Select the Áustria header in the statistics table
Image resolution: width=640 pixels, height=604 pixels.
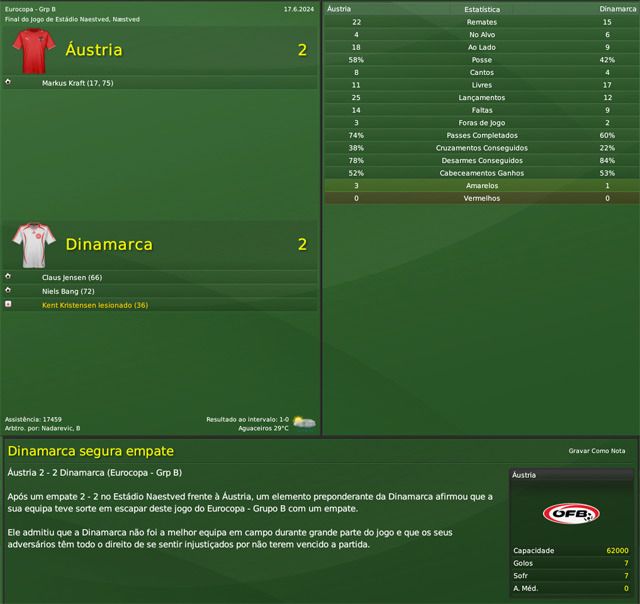pos(342,8)
